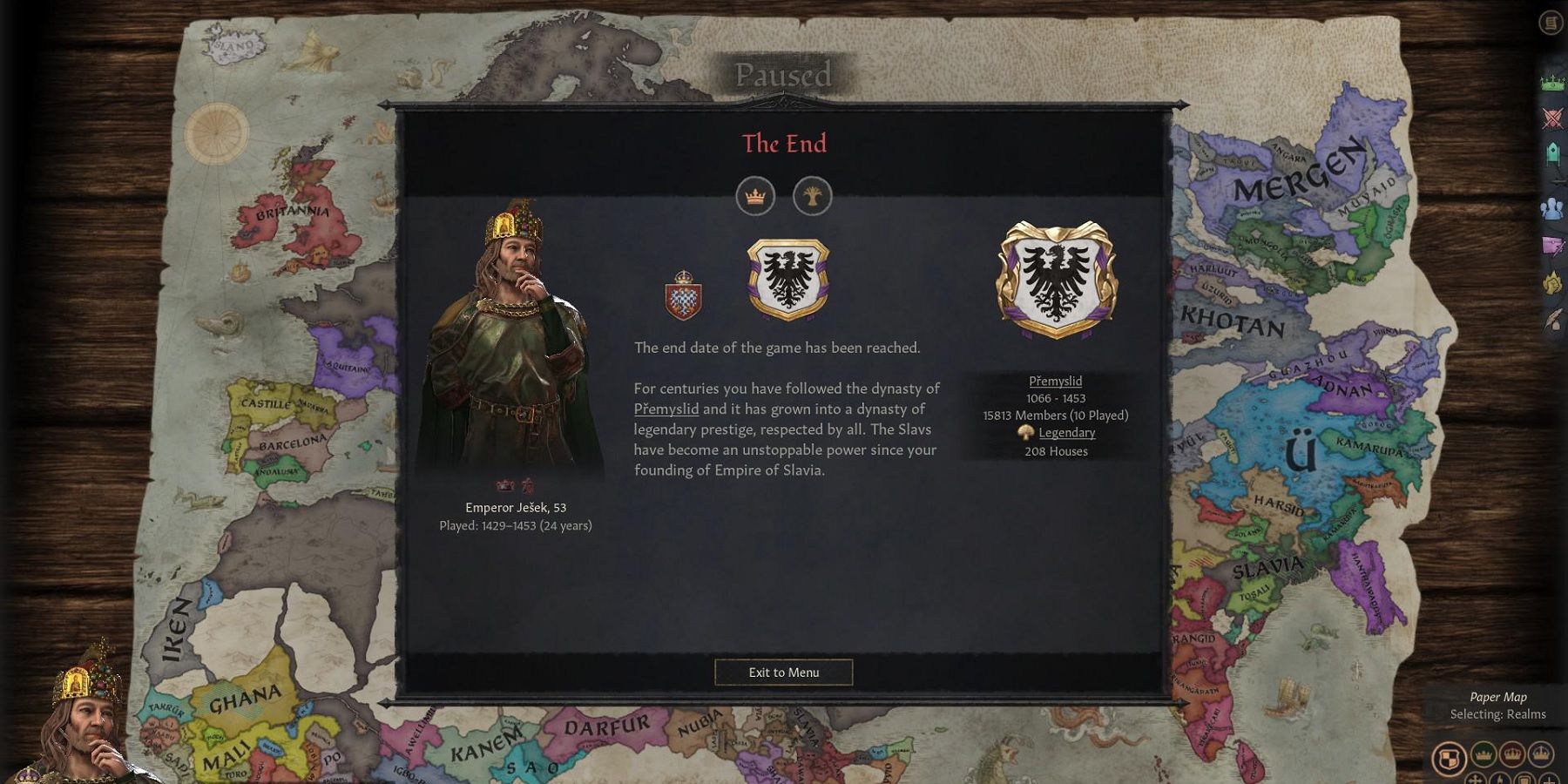Image resolution: width=1568 pixels, height=784 pixels.
Task: Click the zoom-in plus control on the map
Action: [1550, 781]
